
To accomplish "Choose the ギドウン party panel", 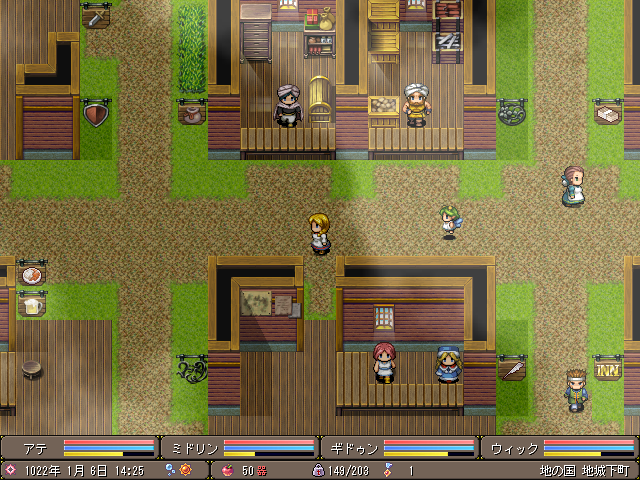I will pyautogui.click(x=400, y=447).
